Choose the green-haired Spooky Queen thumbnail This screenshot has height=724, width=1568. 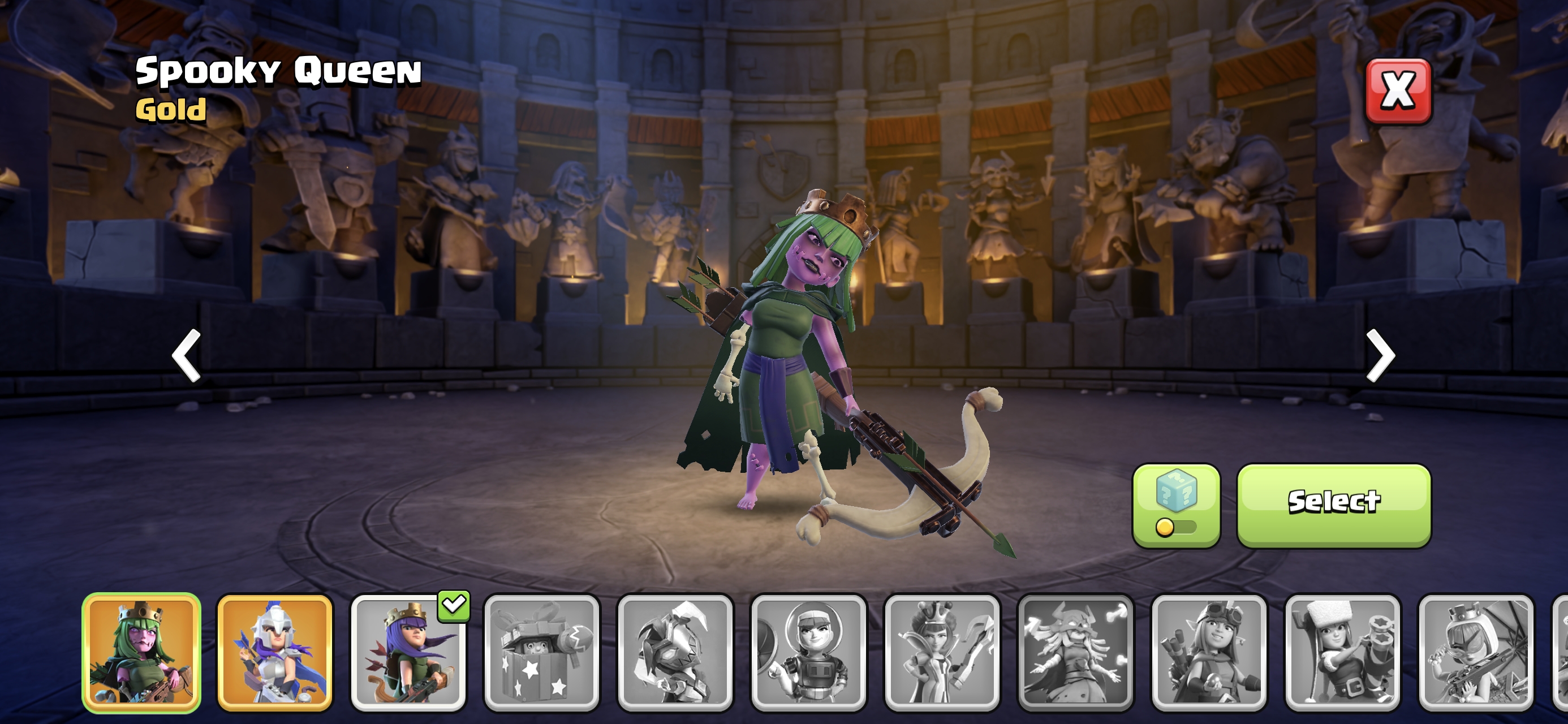[141, 652]
